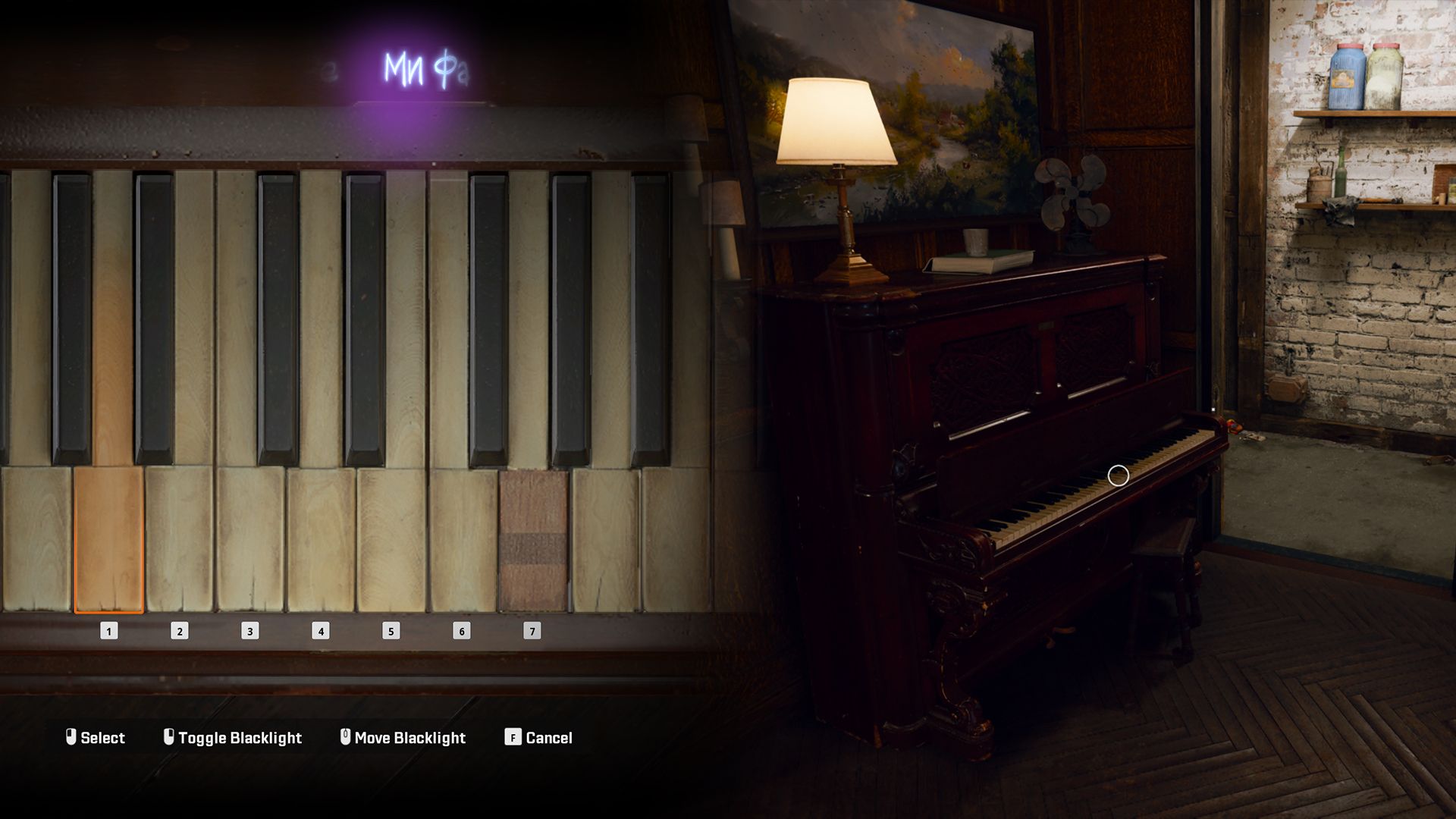Play the white piano key numbered 2
The image size is (1456, 819).
coord(180,538)
